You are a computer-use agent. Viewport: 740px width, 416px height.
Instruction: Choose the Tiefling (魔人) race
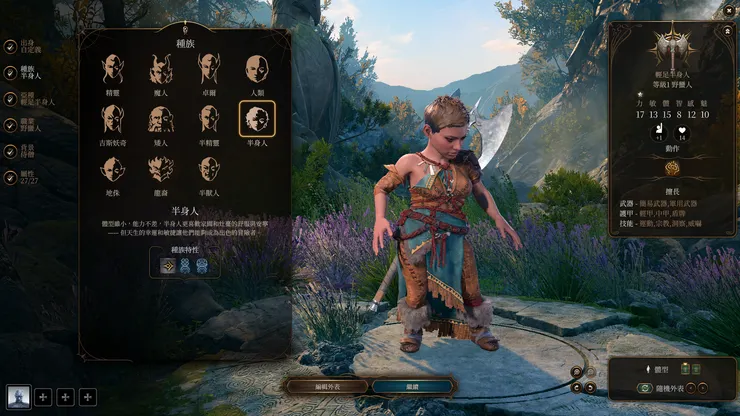[160, 69]
